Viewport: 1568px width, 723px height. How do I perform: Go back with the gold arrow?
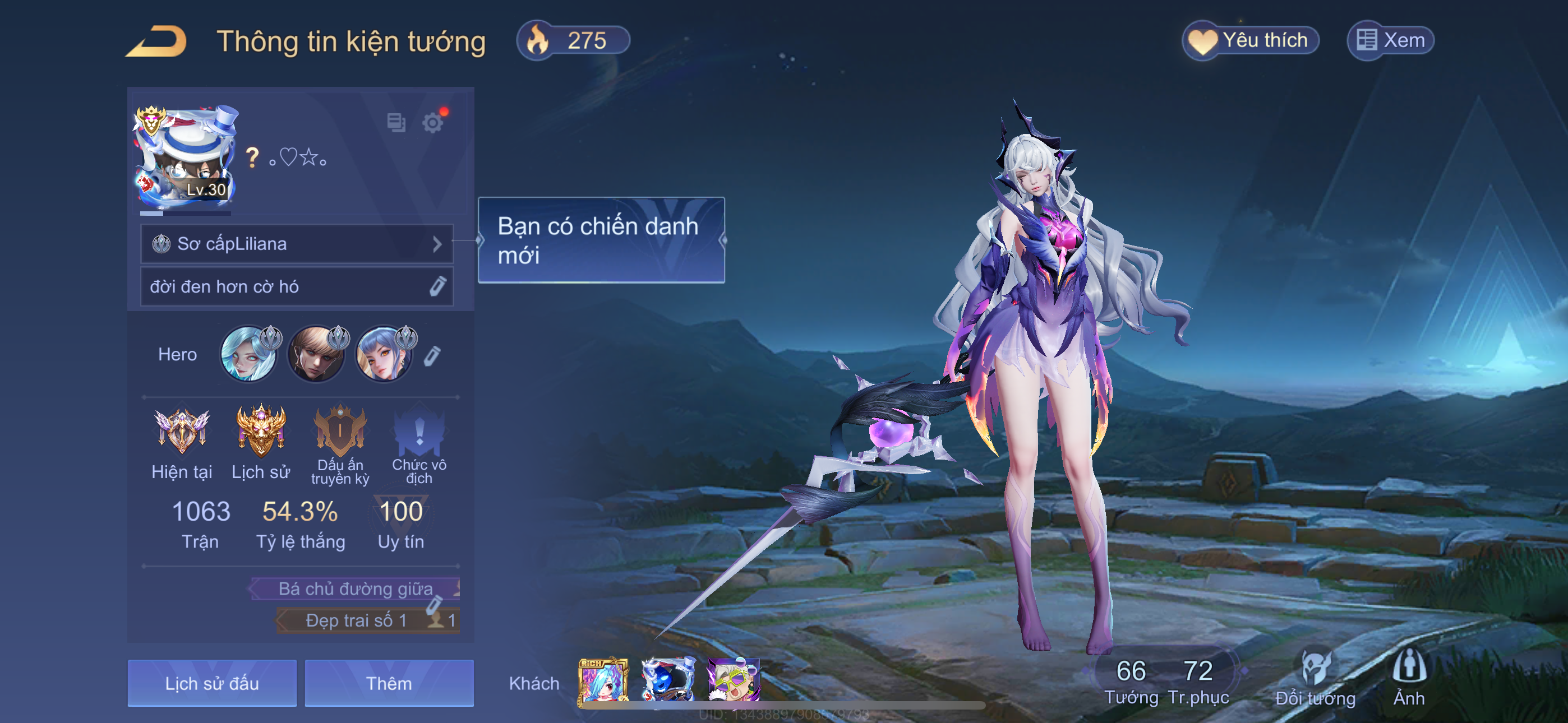point(157,41)
